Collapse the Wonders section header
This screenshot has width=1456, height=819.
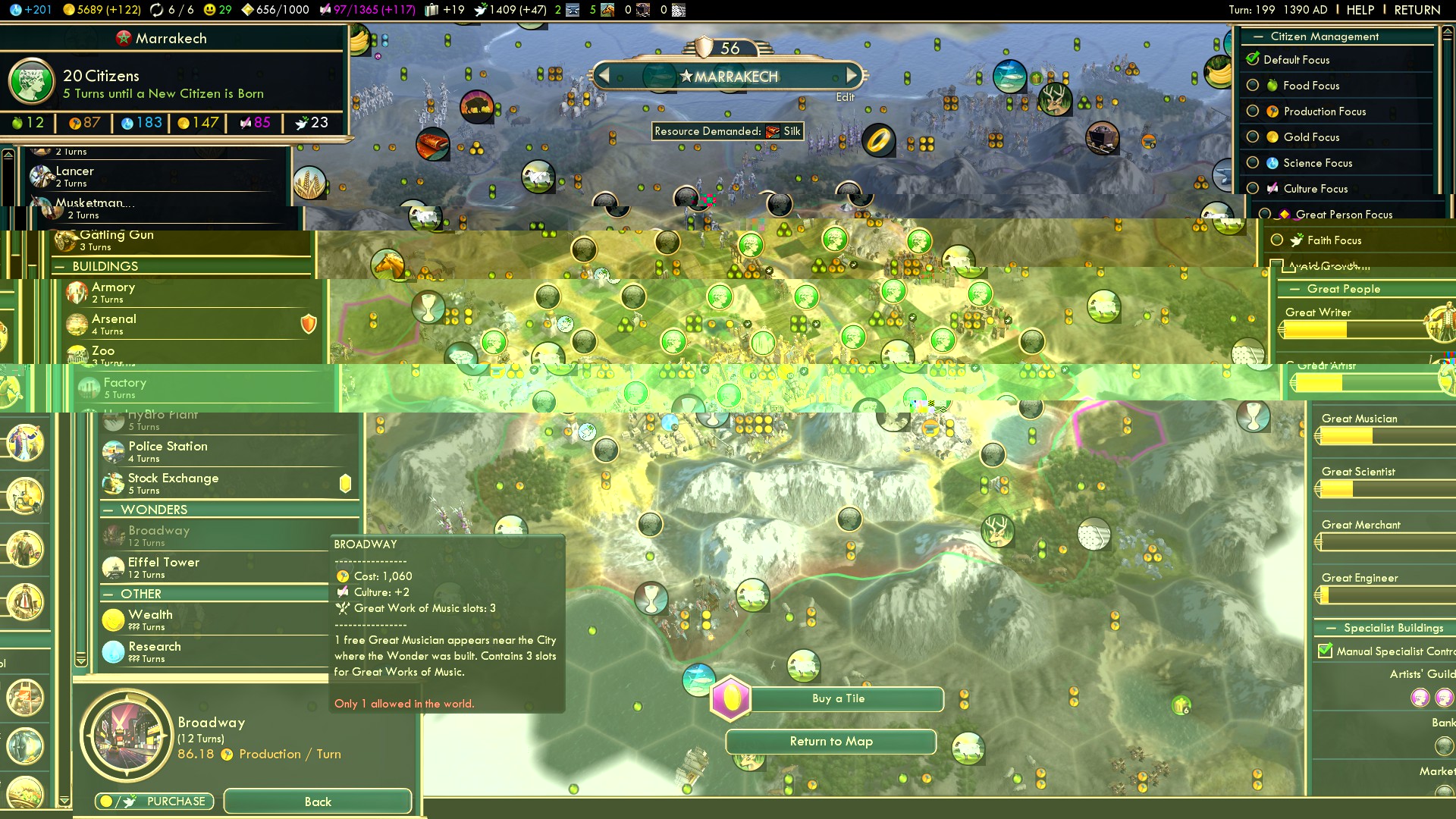[109, 510]
